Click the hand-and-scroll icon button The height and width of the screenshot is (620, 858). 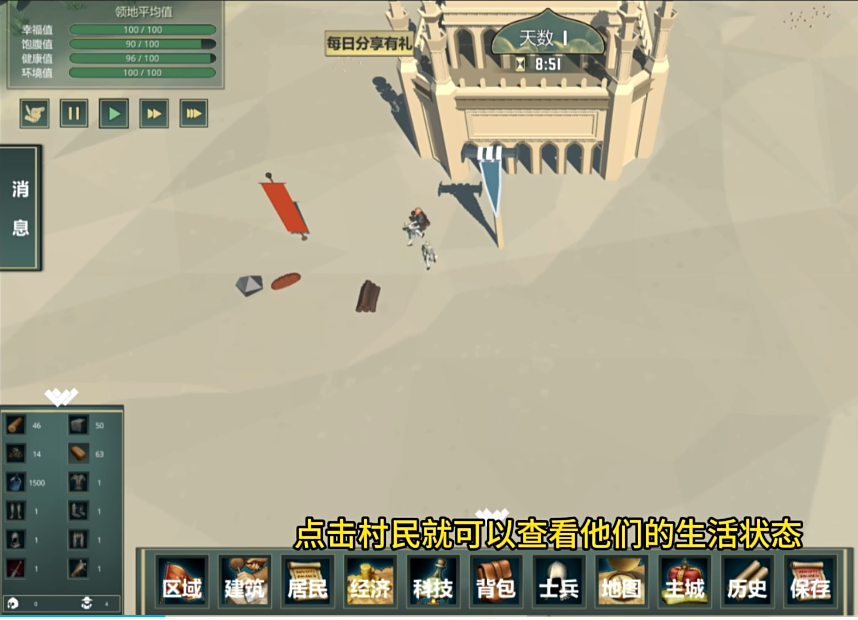pyautogui.click(x=34, y=113)
